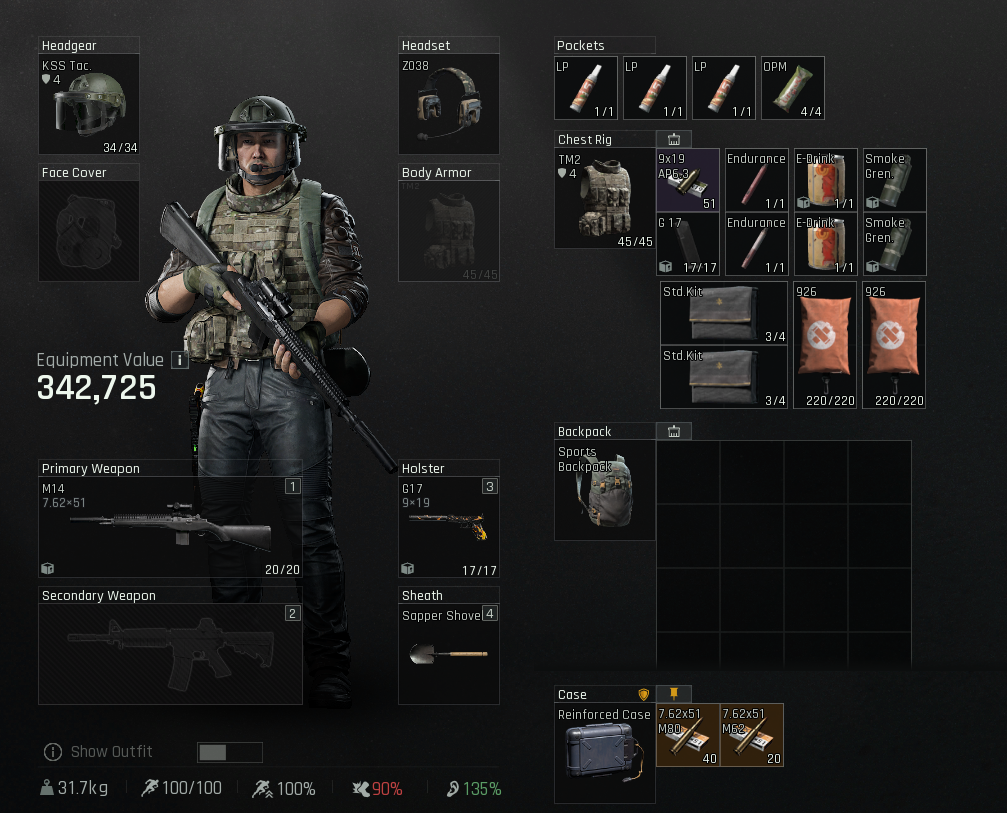
Task: Click the sort button beside Backpack
Action: click(x=674, y=431)
